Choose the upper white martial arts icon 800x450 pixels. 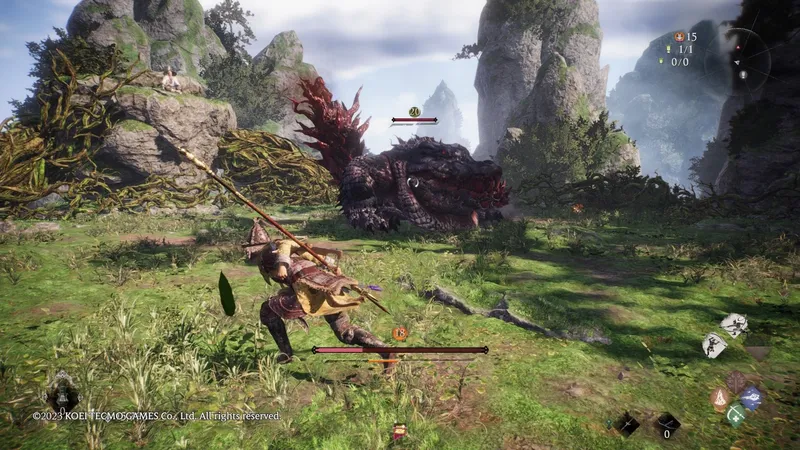pyautogui.click(x=735, y=325)
